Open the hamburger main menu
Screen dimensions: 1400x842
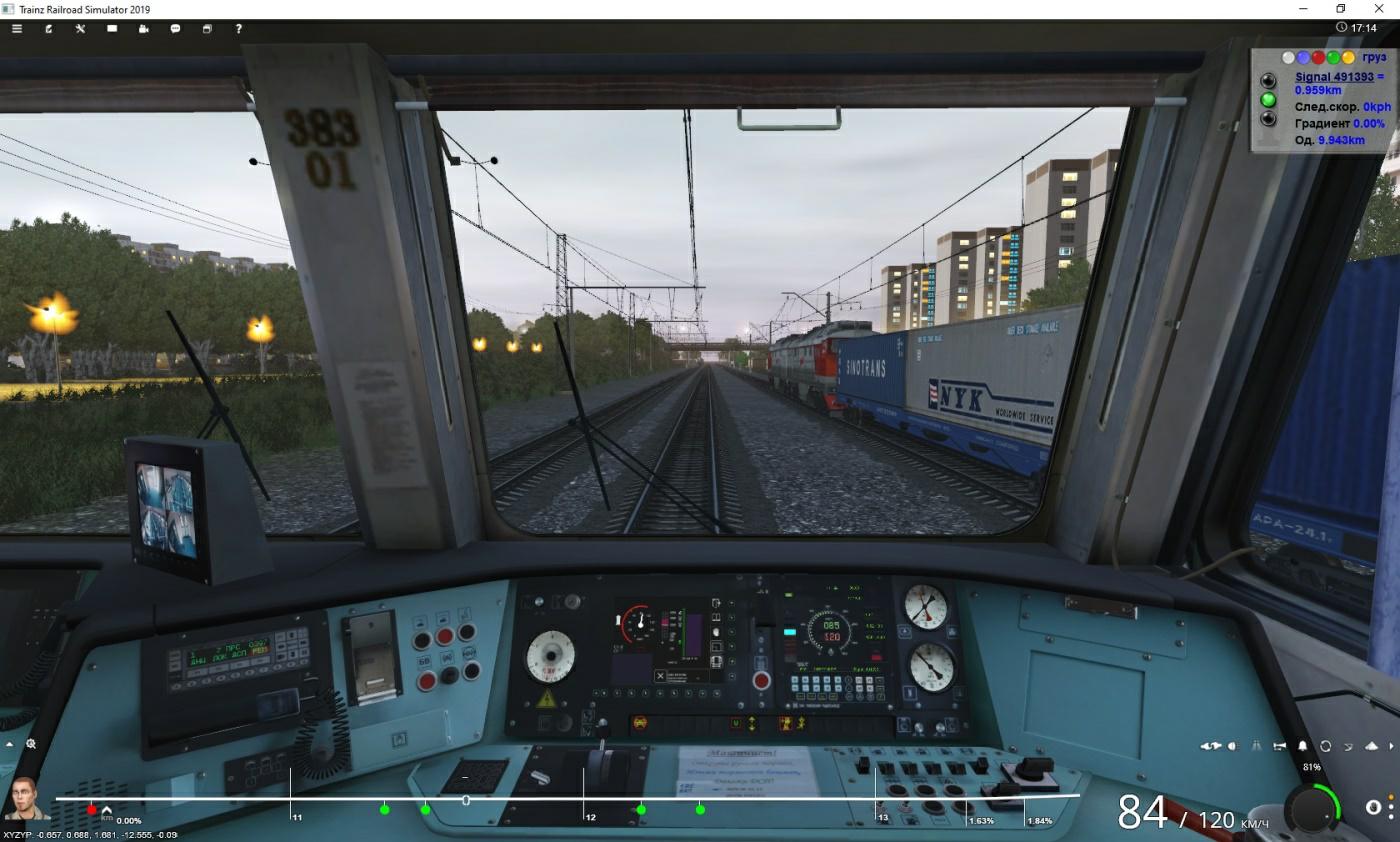[x=16, y=29]
